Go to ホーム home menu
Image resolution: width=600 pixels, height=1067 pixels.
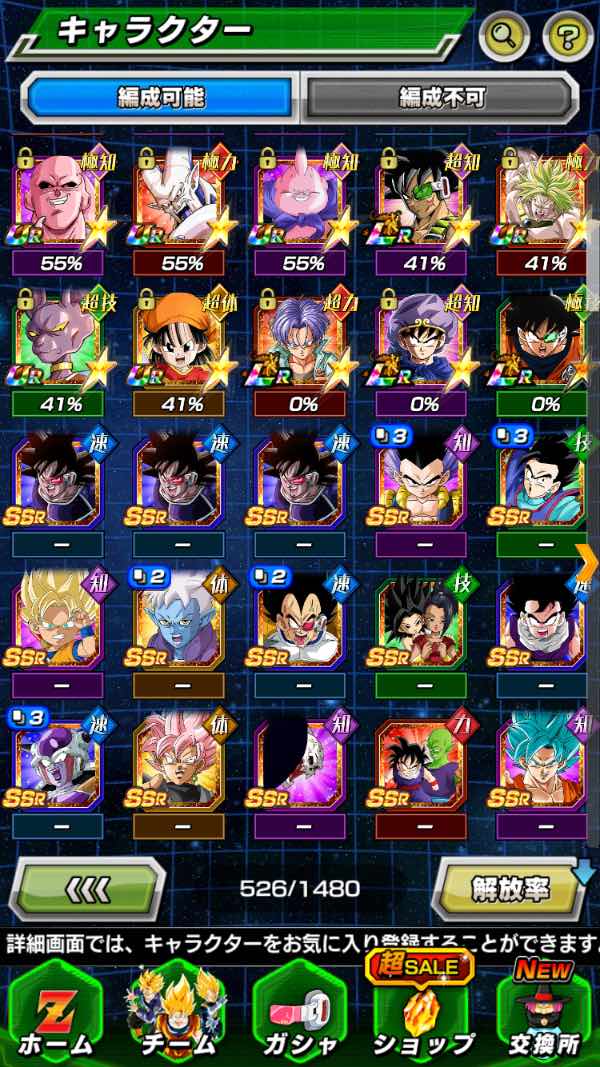[55, 1012]
